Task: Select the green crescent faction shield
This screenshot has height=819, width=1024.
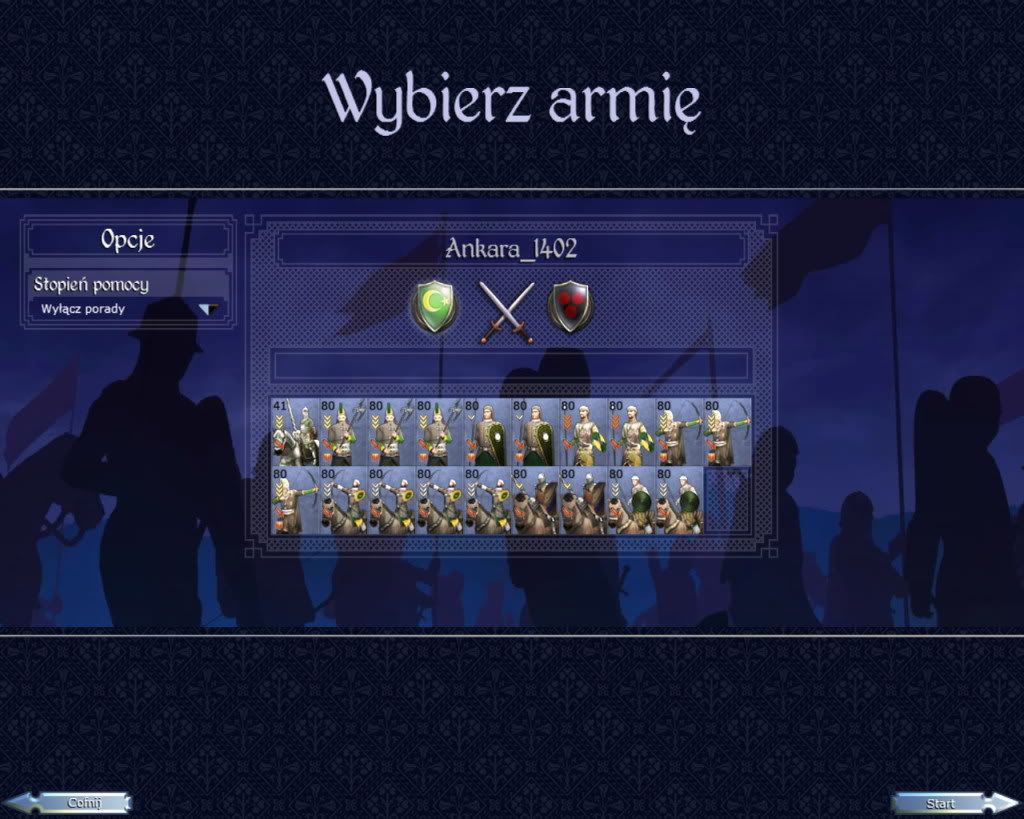Action: 434,306
